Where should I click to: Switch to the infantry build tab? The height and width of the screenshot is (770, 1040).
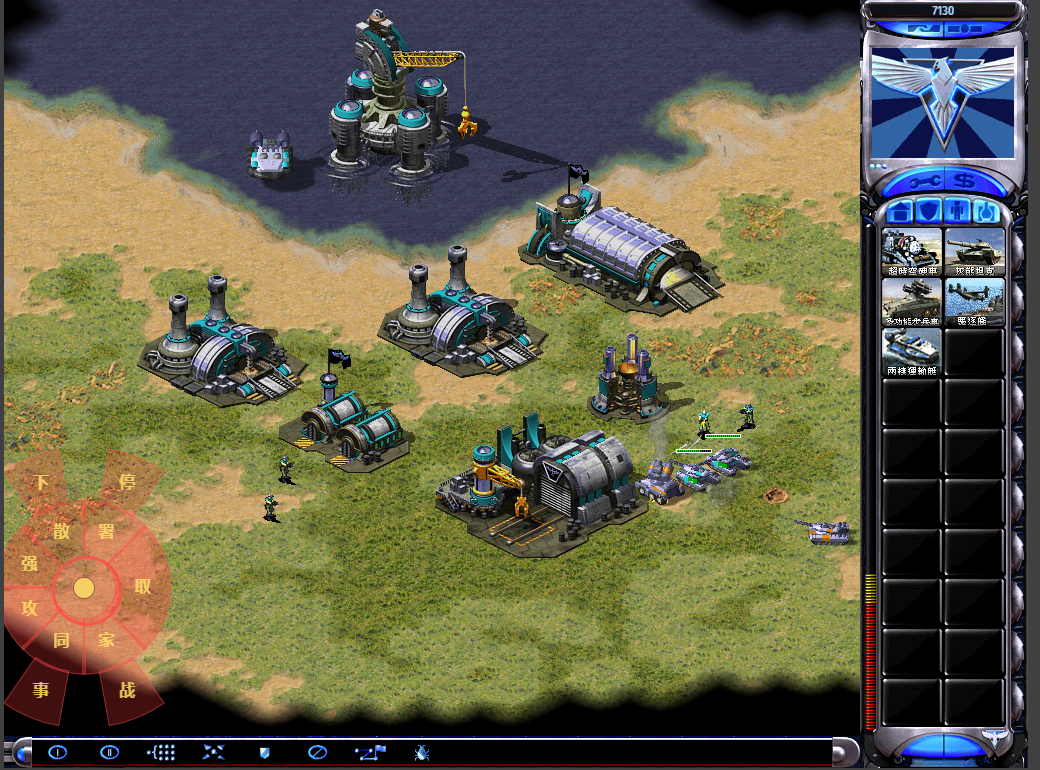[959, 212]
